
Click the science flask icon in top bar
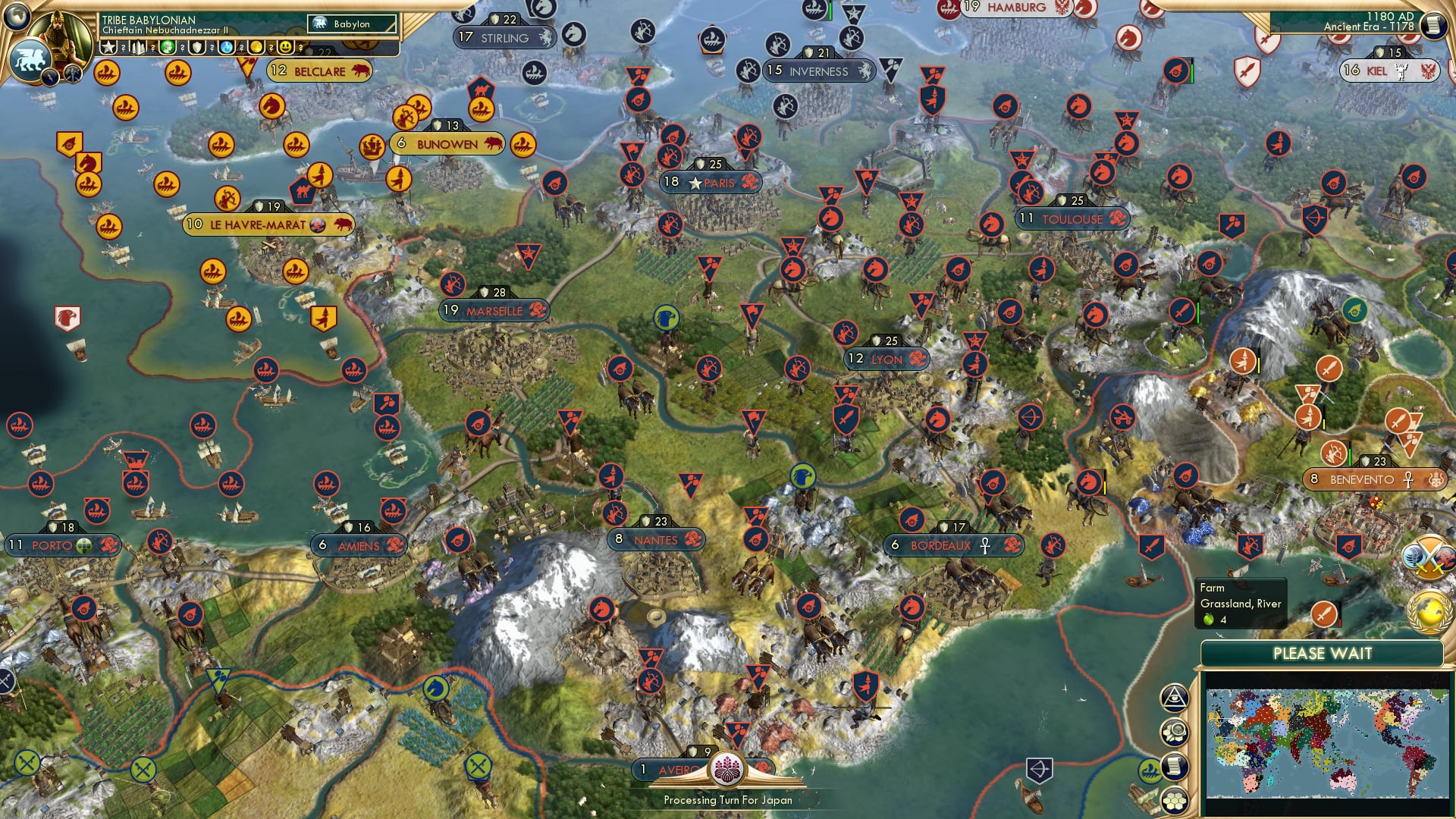click(x=227, y=47)
